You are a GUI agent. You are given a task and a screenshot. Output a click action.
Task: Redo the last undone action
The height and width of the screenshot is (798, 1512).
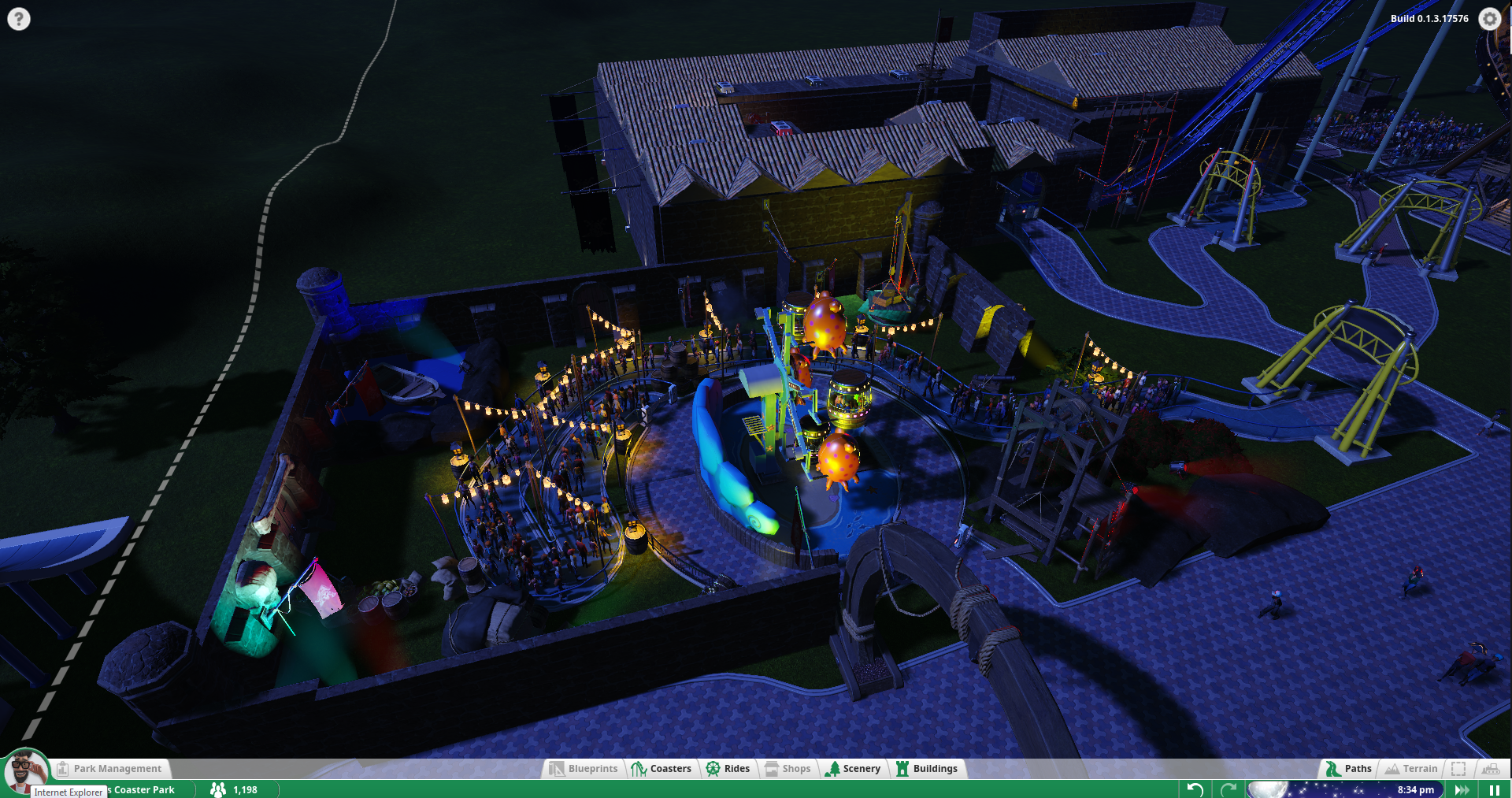click(x=1228, y=789)
